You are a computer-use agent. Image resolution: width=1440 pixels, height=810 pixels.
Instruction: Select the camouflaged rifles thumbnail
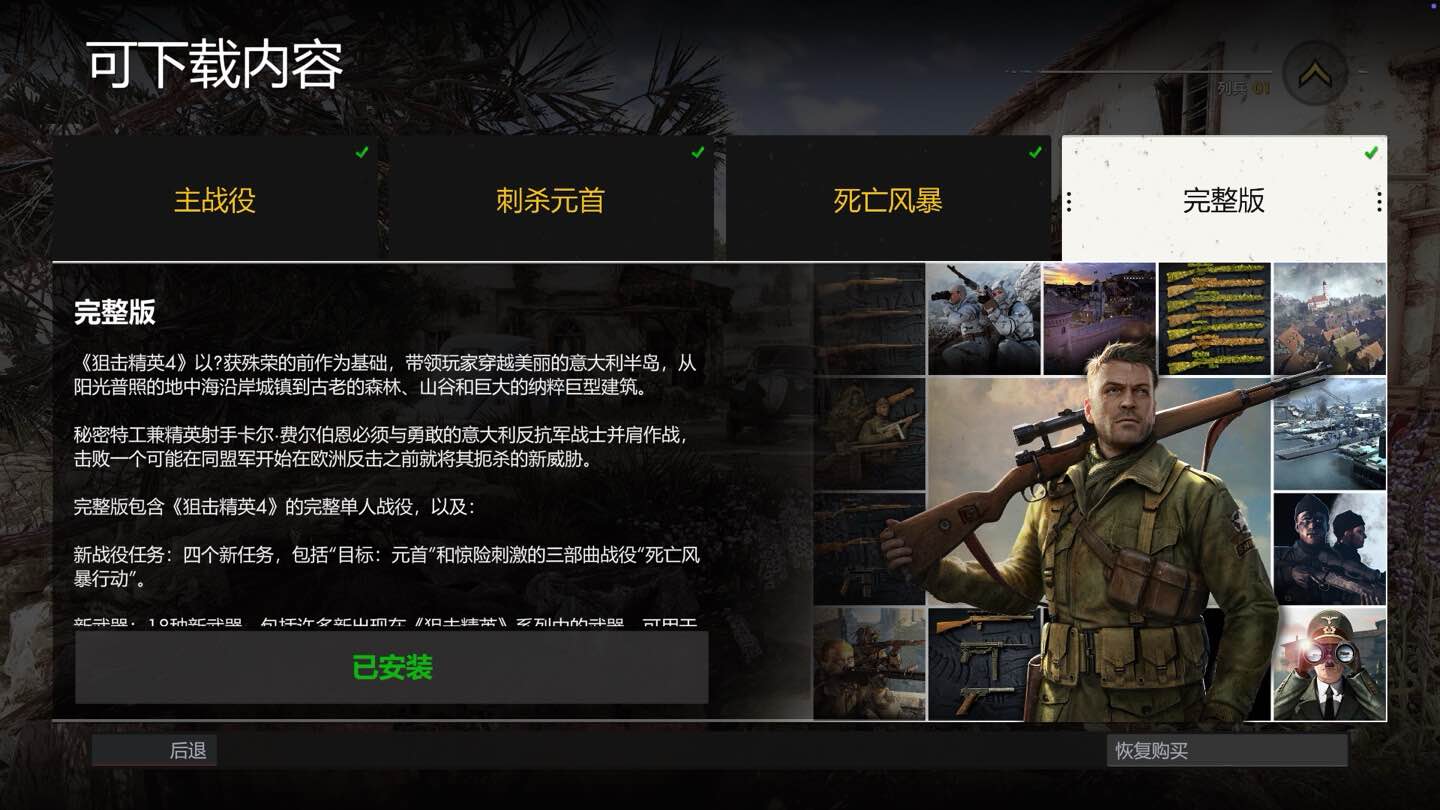(1215, 318)
